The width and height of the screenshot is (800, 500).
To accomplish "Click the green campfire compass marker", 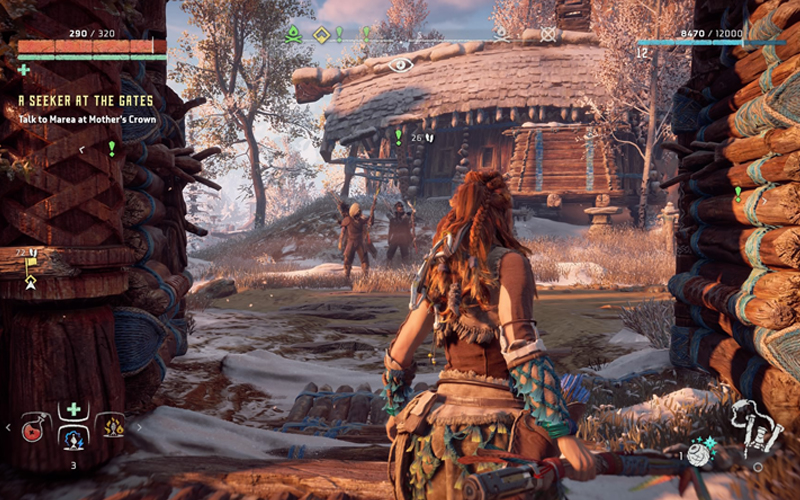I will tap(293, 34).
